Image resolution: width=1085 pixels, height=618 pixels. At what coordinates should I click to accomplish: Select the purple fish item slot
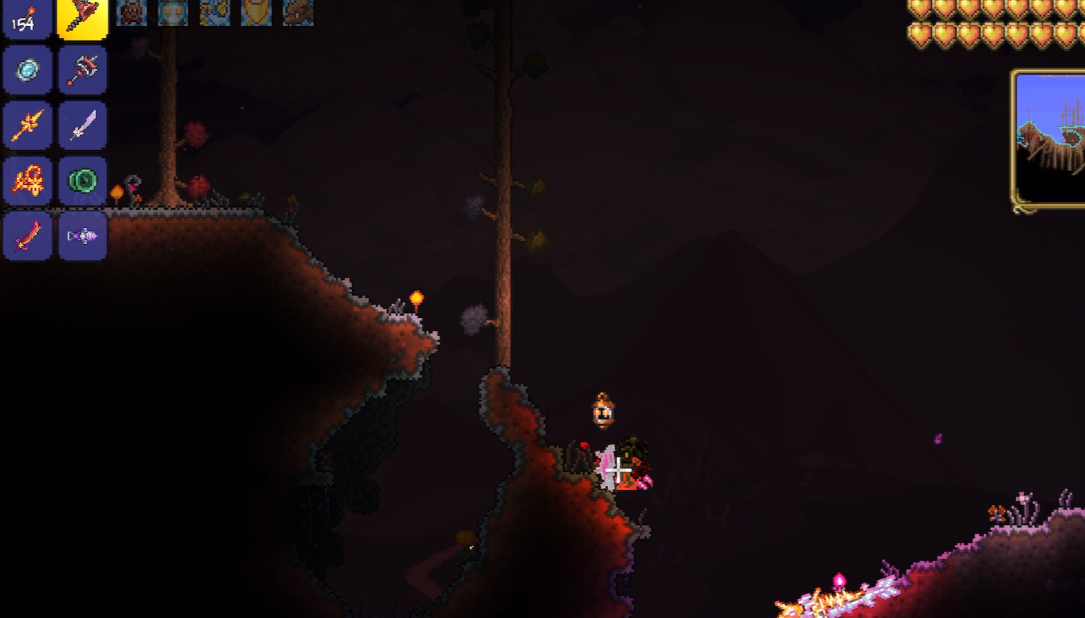point(83,236)
